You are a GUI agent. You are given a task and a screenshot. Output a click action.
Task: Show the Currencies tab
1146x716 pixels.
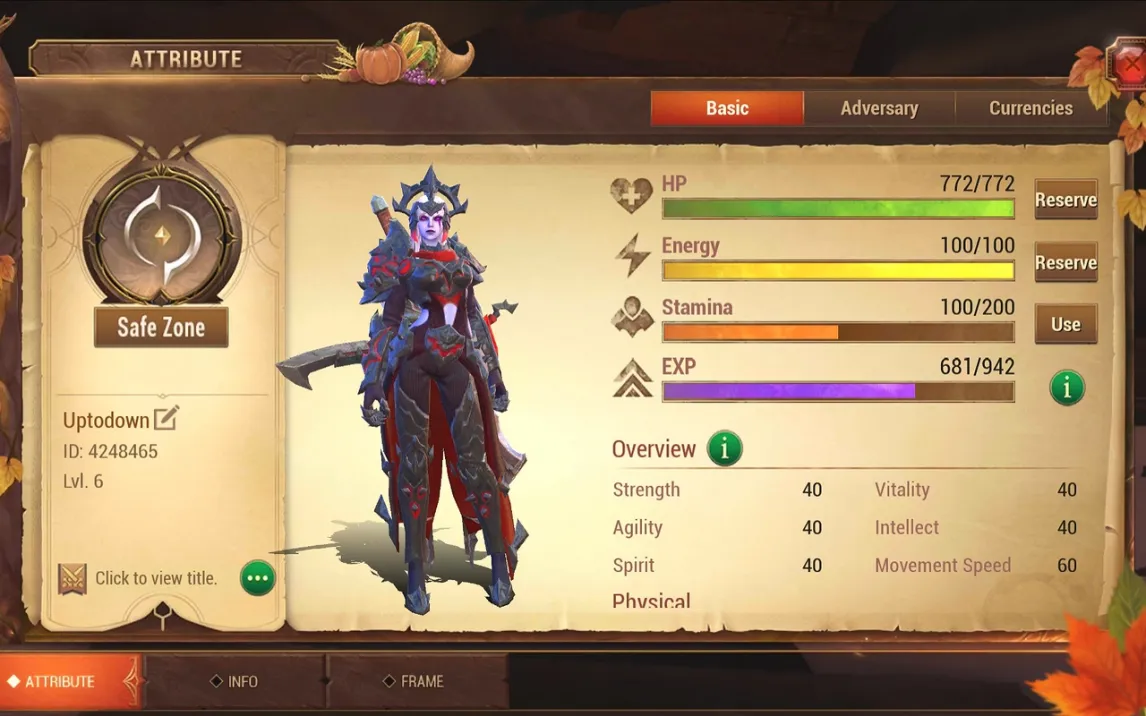coord(1030,108)
